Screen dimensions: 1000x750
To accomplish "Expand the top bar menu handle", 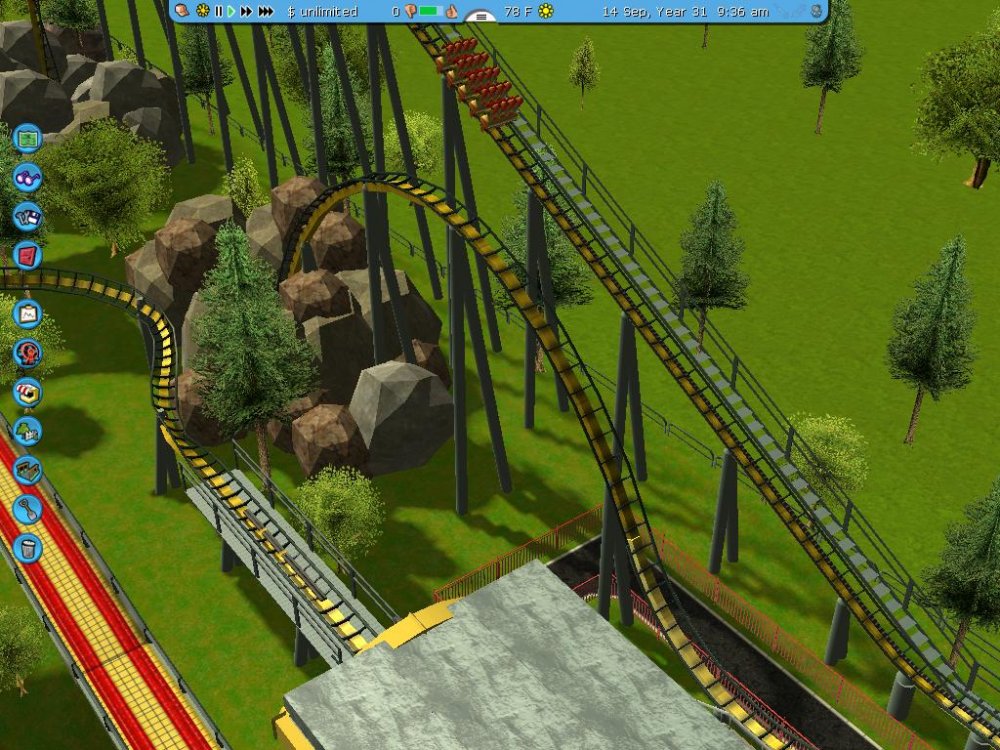I will (x=481, y=17).
